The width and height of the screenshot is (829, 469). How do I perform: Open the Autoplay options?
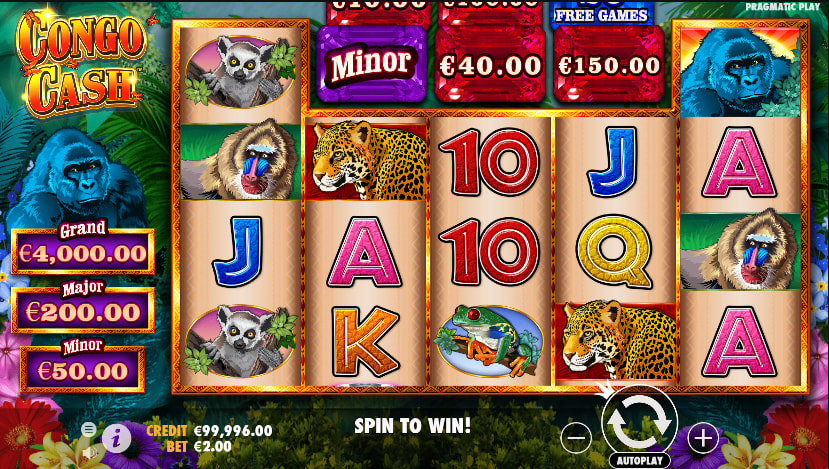[640, 462]
